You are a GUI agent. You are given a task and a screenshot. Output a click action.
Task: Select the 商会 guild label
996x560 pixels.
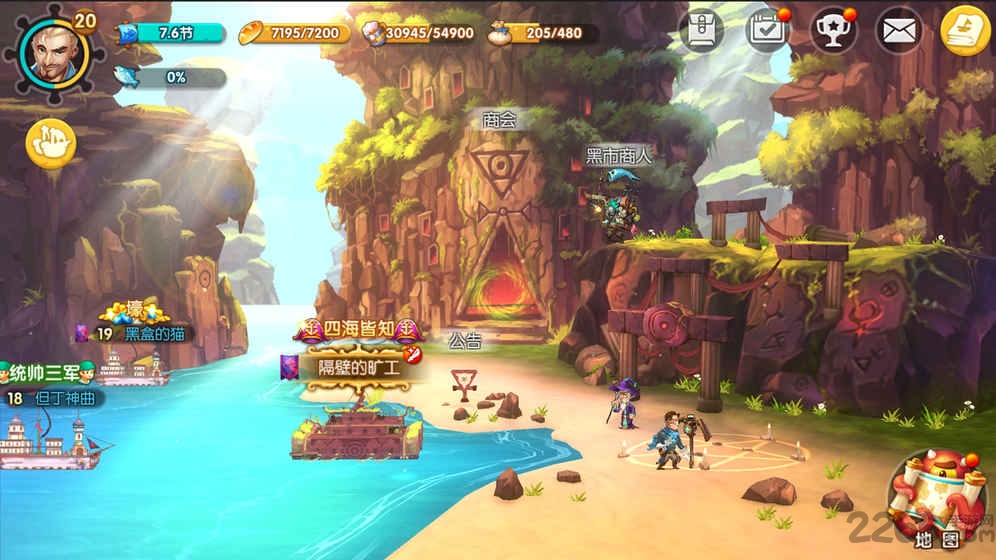(499, 120)
